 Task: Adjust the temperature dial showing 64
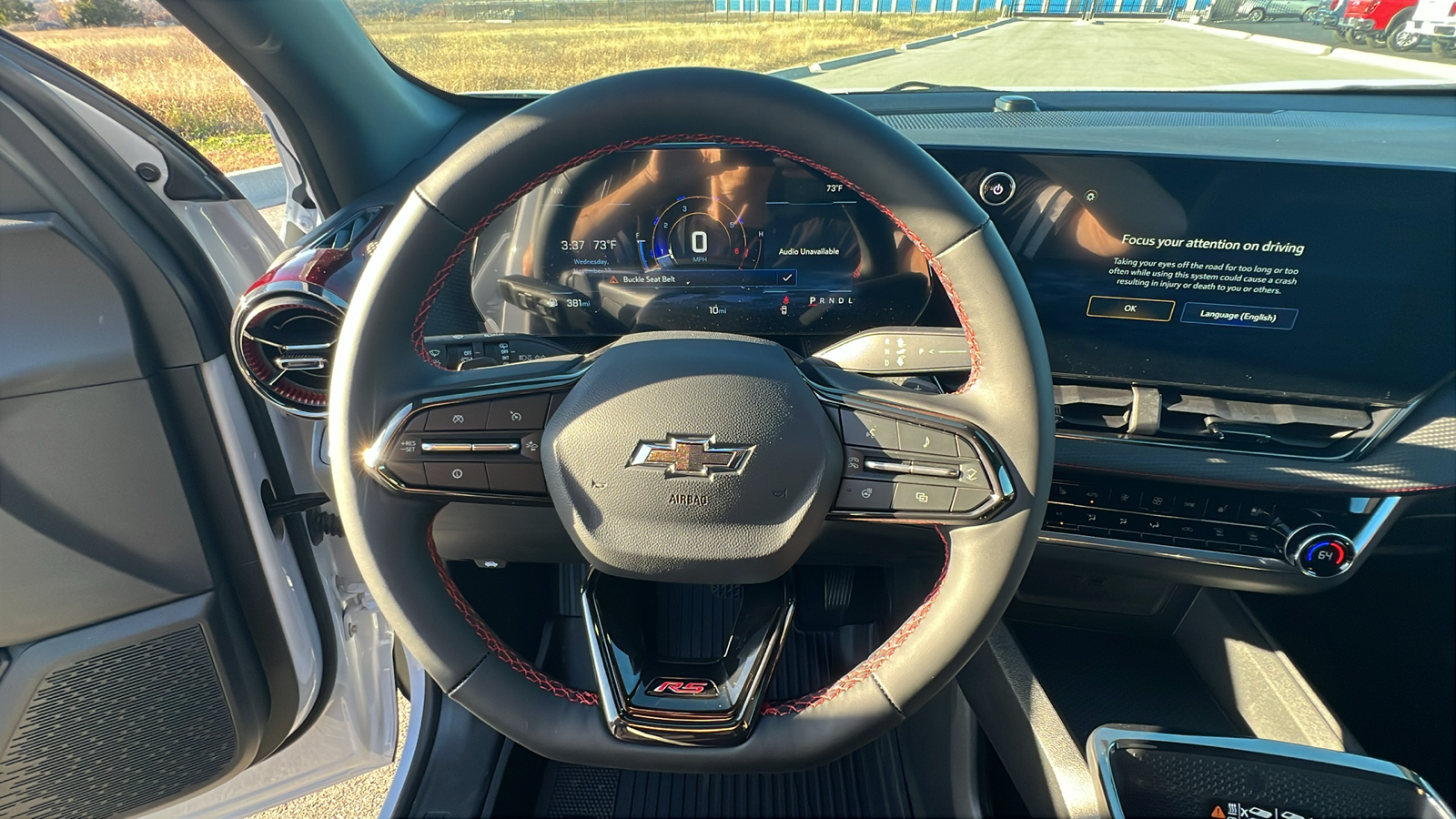[x=1325, y=553]
